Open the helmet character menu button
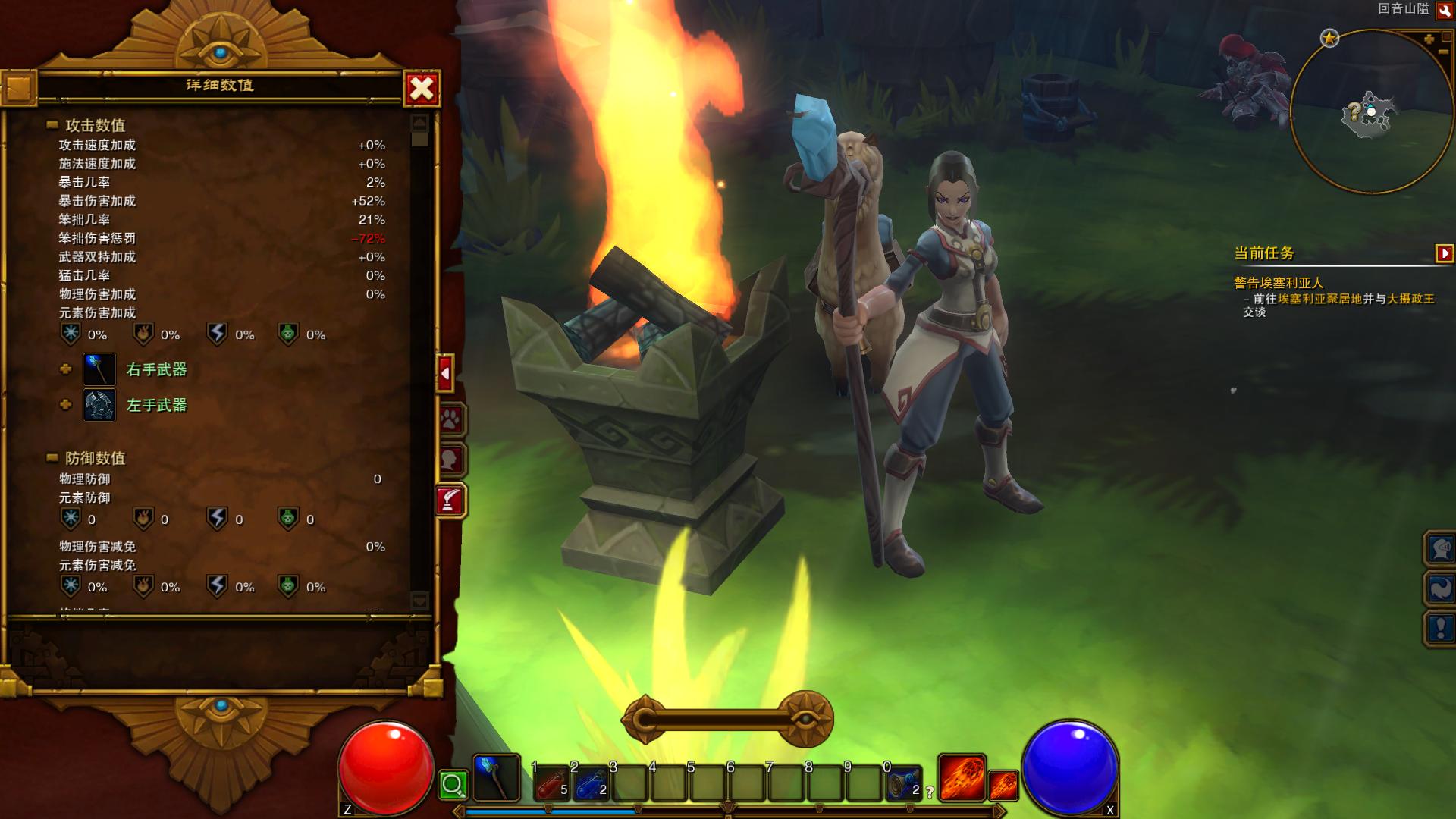Viewport: 1456px width, 819px height. (x=1440, y=548)
